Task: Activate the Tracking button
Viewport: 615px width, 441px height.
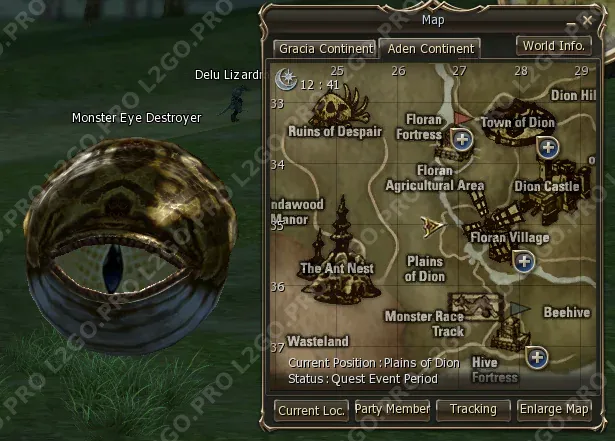Action: click(x=473, y=409)
